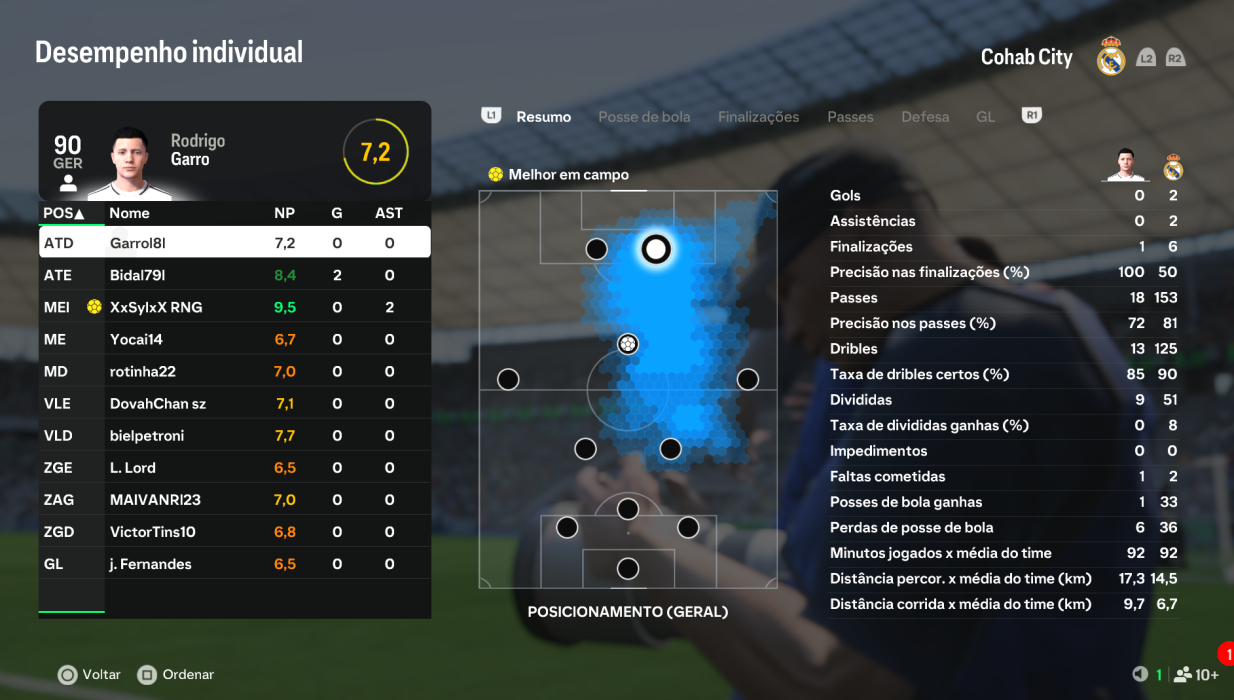This screenshot has width=1234, height=700.
Task: Choose VictorTins10 from the list
Action: click(x=235, y=531)
